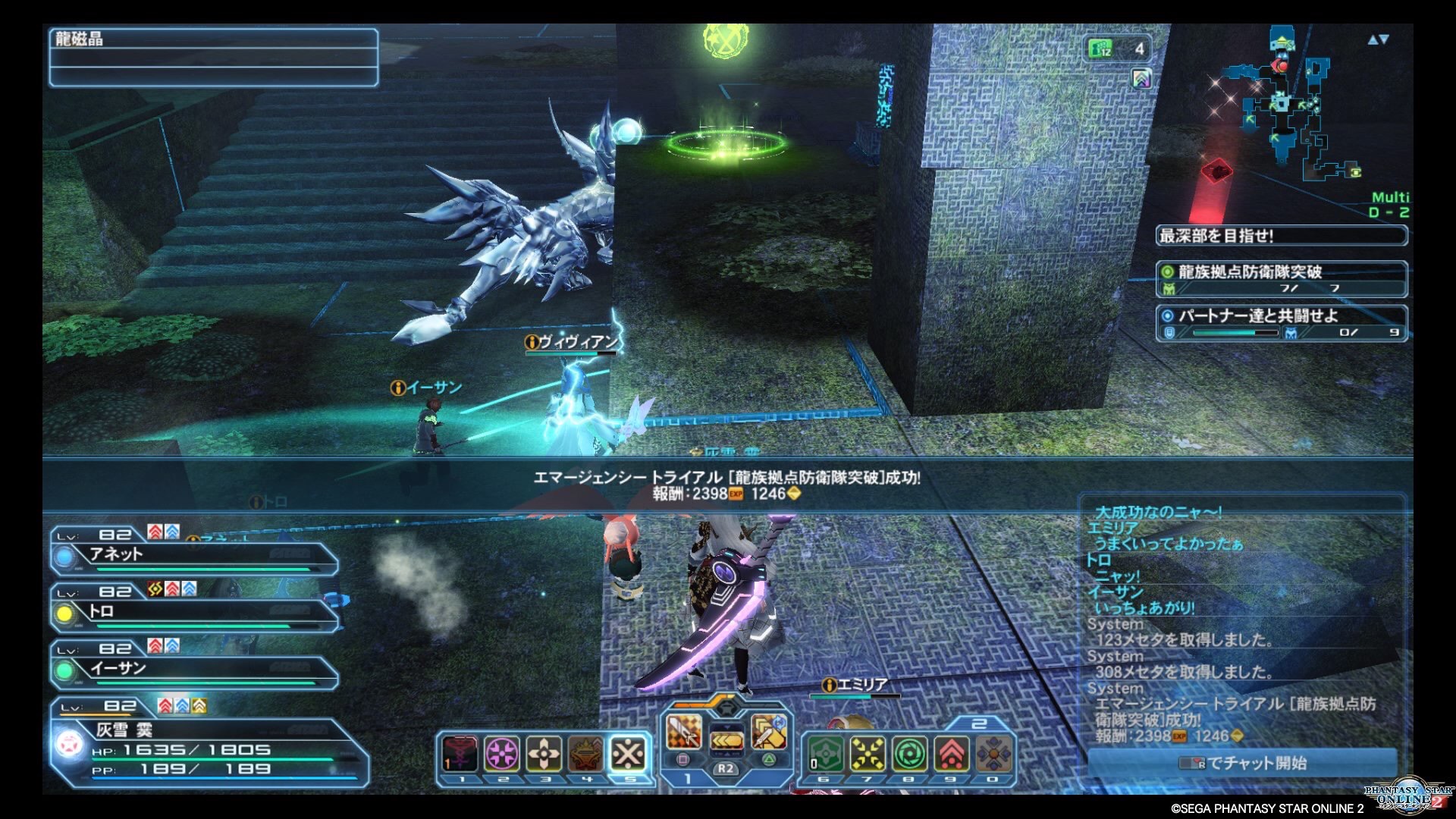
Task: Use the green item icon in slot 6
Action: pyautogui.click(x=825, y=753)
